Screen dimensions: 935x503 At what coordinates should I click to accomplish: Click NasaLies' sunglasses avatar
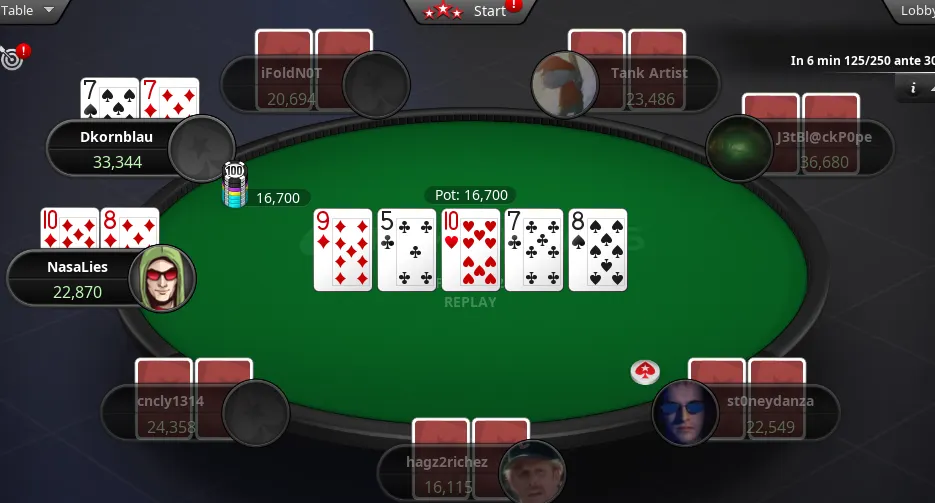[161, 278]
